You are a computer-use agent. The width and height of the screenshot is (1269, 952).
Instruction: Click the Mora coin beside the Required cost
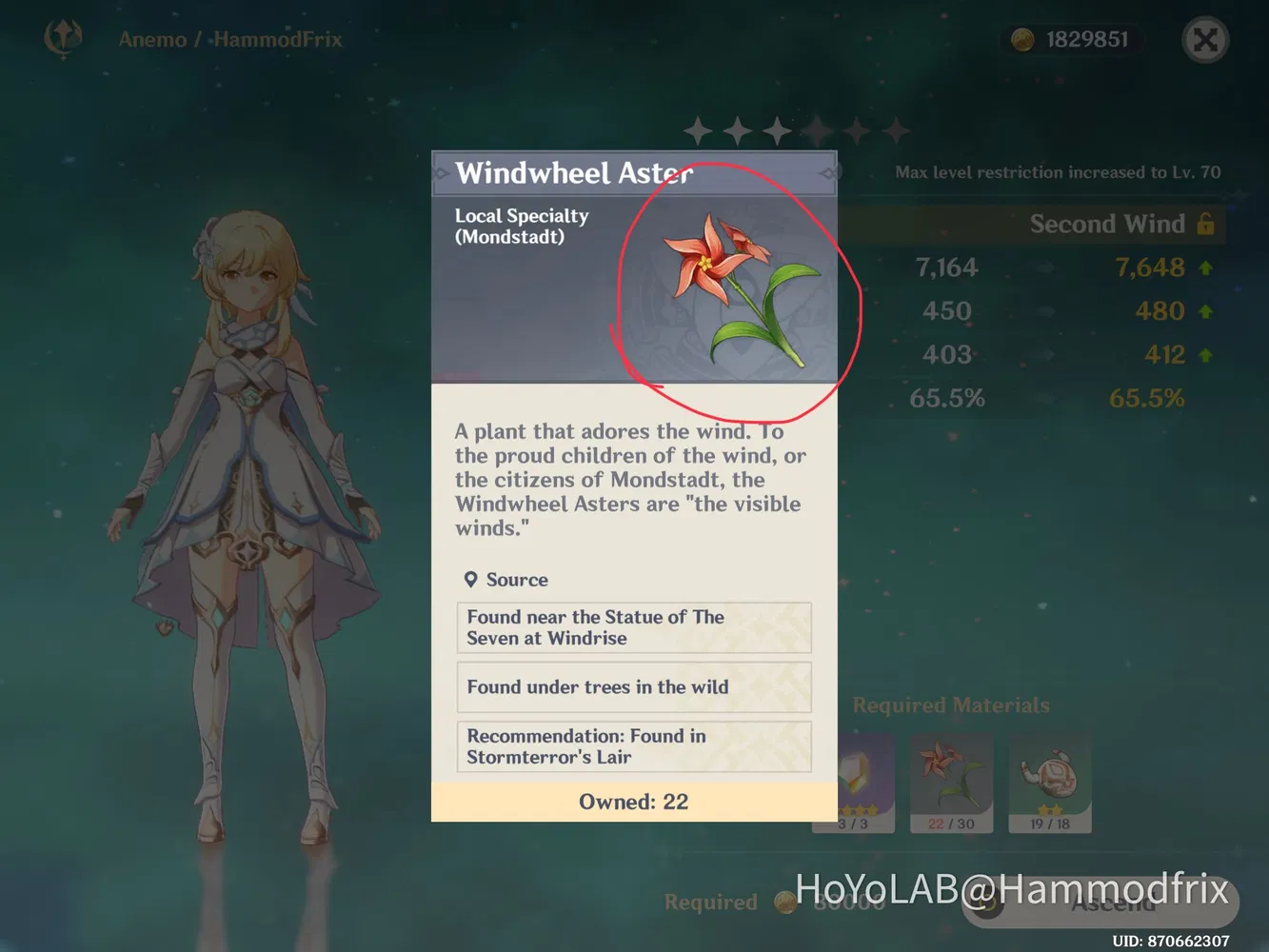tap(785, 902)
